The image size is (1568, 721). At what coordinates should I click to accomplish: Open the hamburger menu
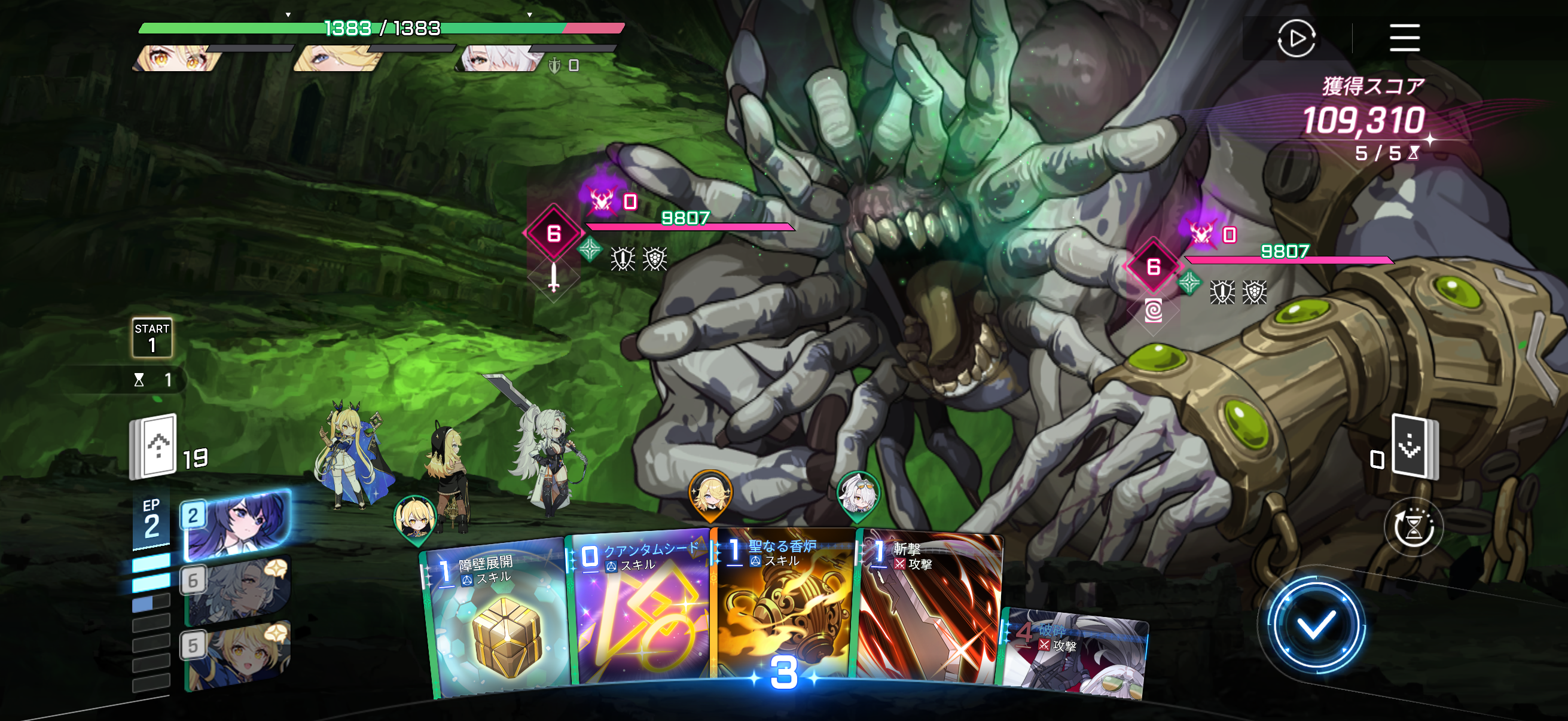1404,38
